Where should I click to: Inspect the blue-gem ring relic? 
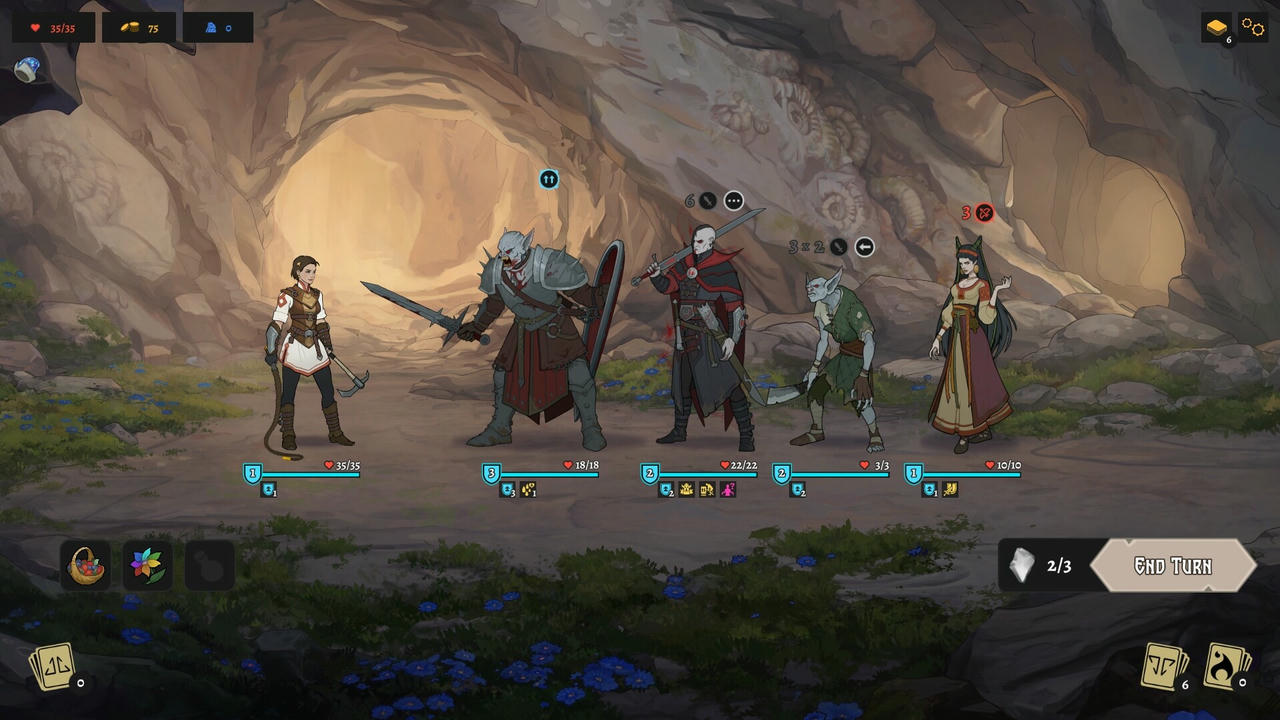point(27,69)
